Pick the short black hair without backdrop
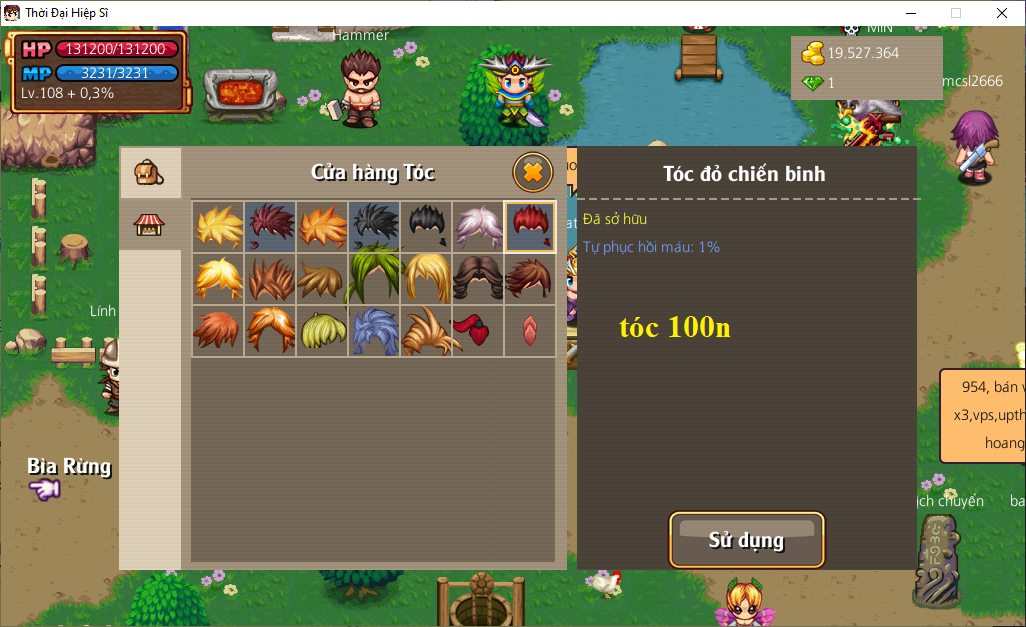This screenshot has height=627, width=1026. pyautogui.click(x=426, y=226)
